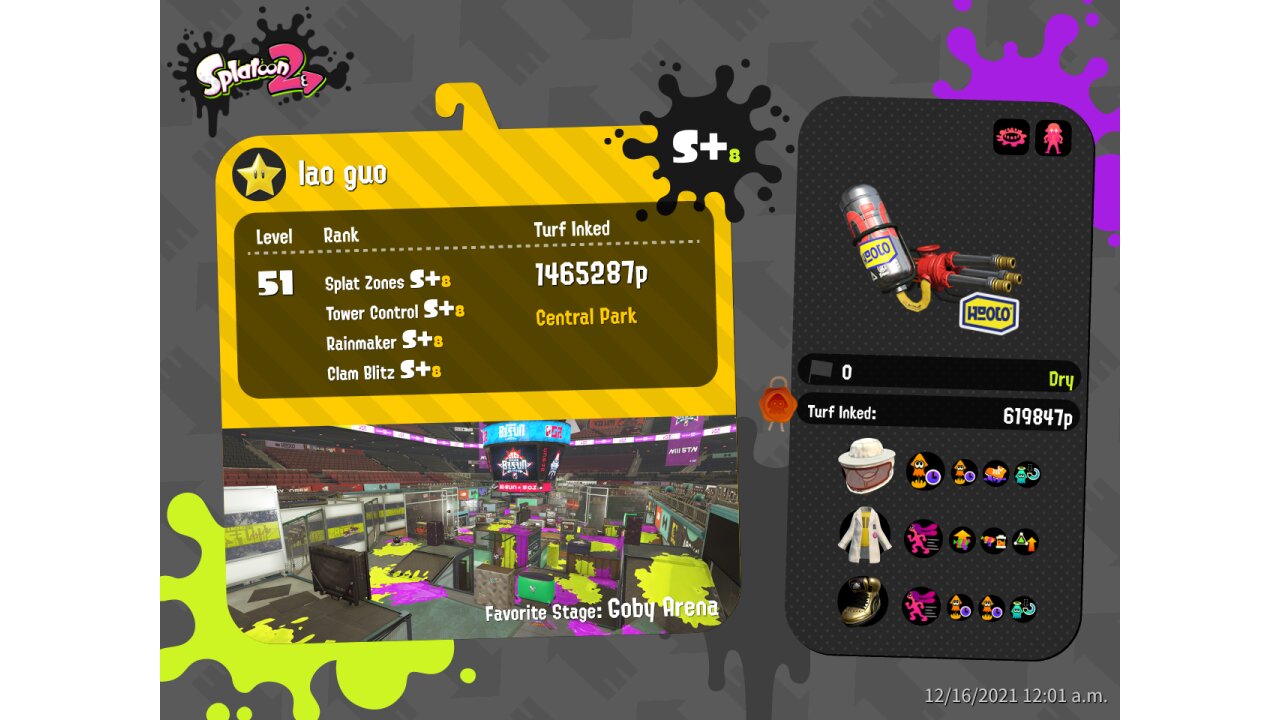Select the white beekeeper hat headgear
Image resolution: width=1280 pixels, height=720 pixels.
(x=864, y=467)
